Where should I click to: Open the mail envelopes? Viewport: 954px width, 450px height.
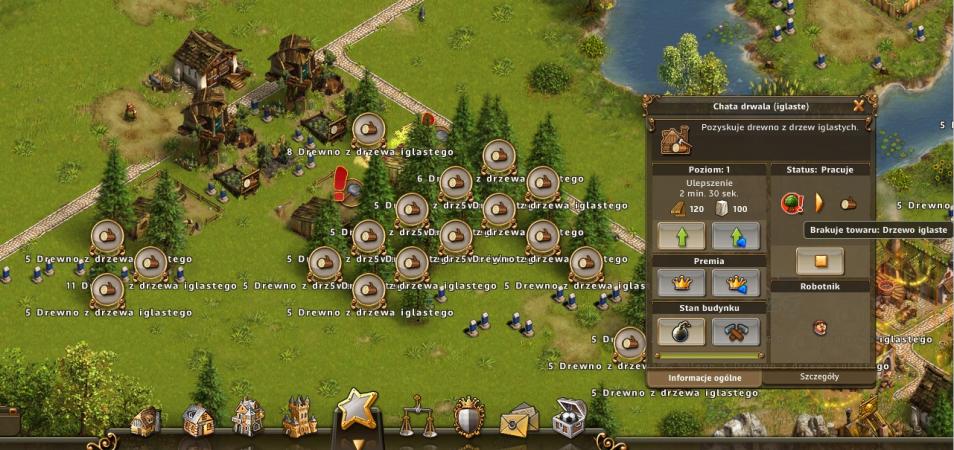518,420
